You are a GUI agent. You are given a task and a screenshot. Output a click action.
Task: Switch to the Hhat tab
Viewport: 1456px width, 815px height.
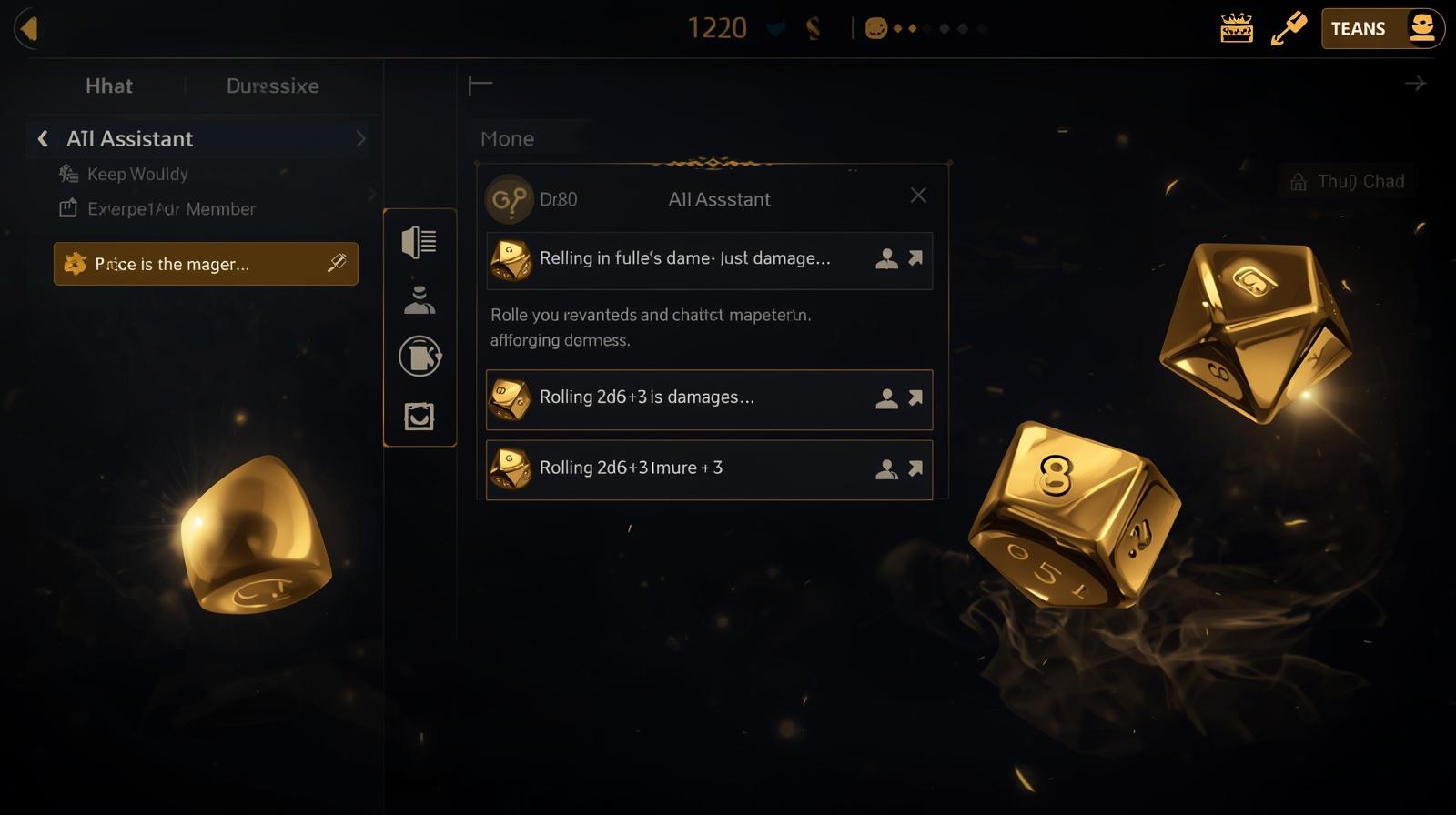pos(108,86)
